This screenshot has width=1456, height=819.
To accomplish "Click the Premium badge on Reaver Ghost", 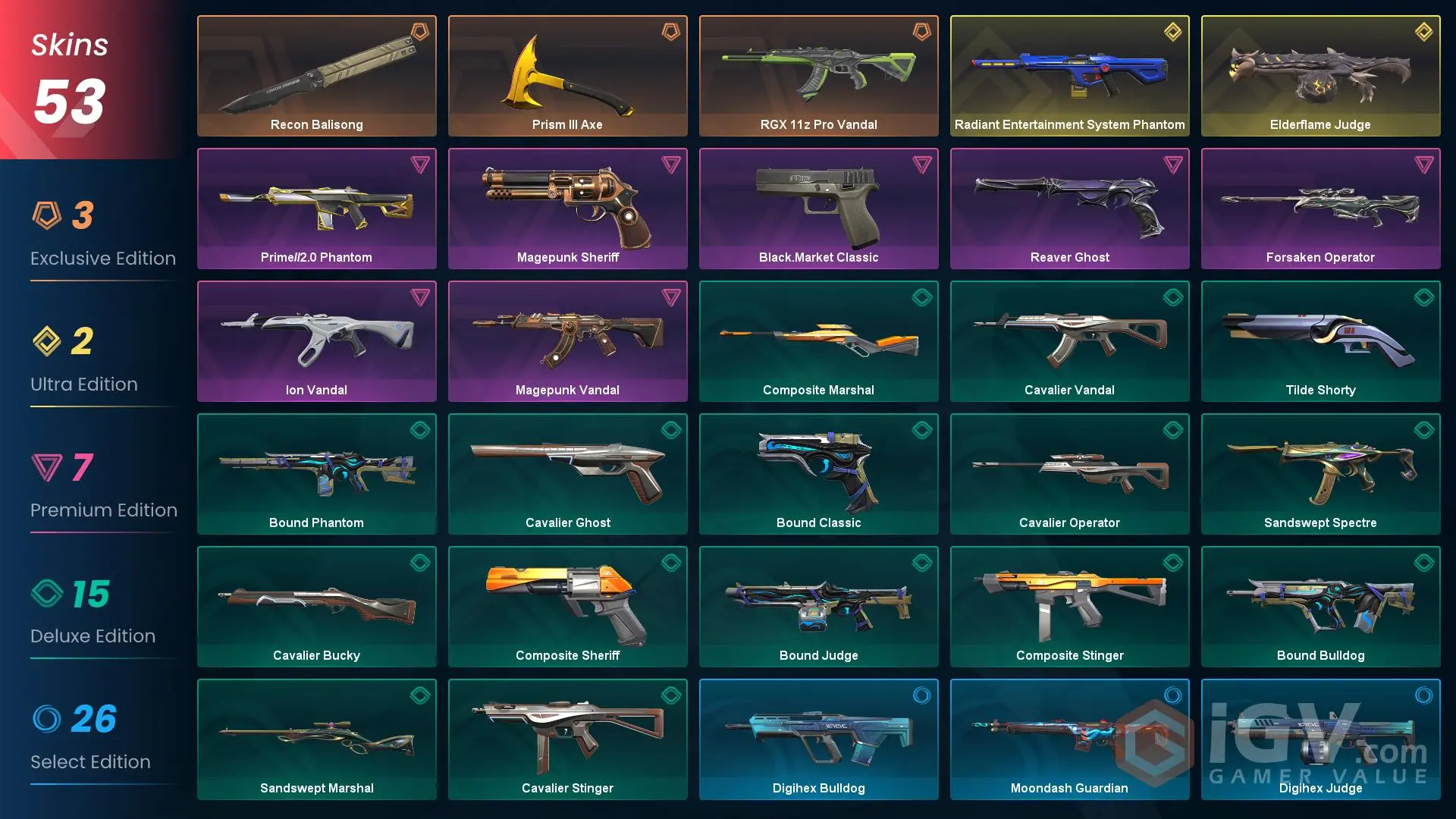I will click(x=1173, y=166).
